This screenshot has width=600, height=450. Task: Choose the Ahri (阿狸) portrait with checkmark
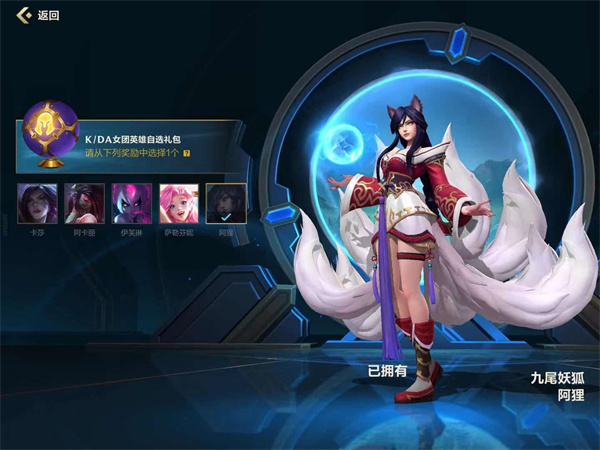225,203
